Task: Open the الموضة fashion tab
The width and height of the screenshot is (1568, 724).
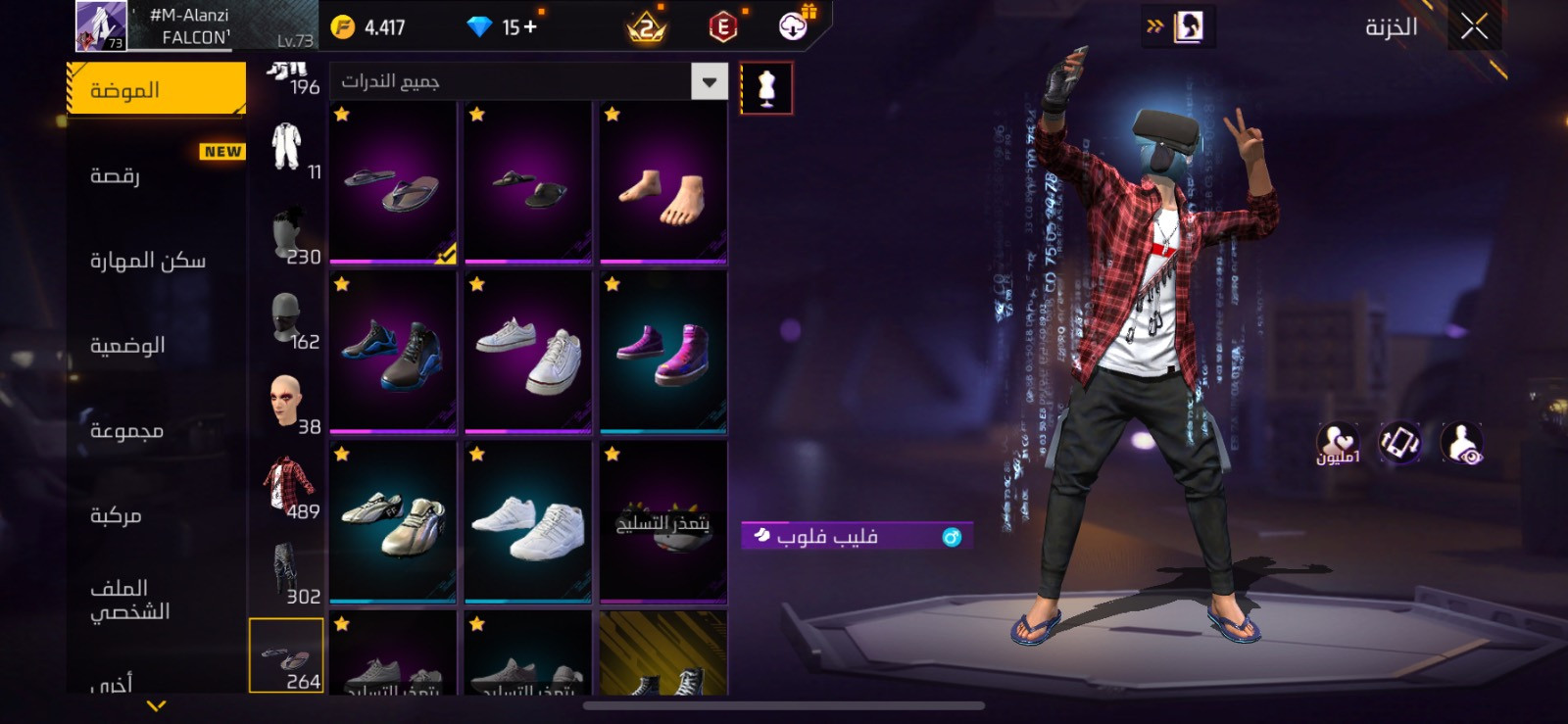Action: point(156,90)
